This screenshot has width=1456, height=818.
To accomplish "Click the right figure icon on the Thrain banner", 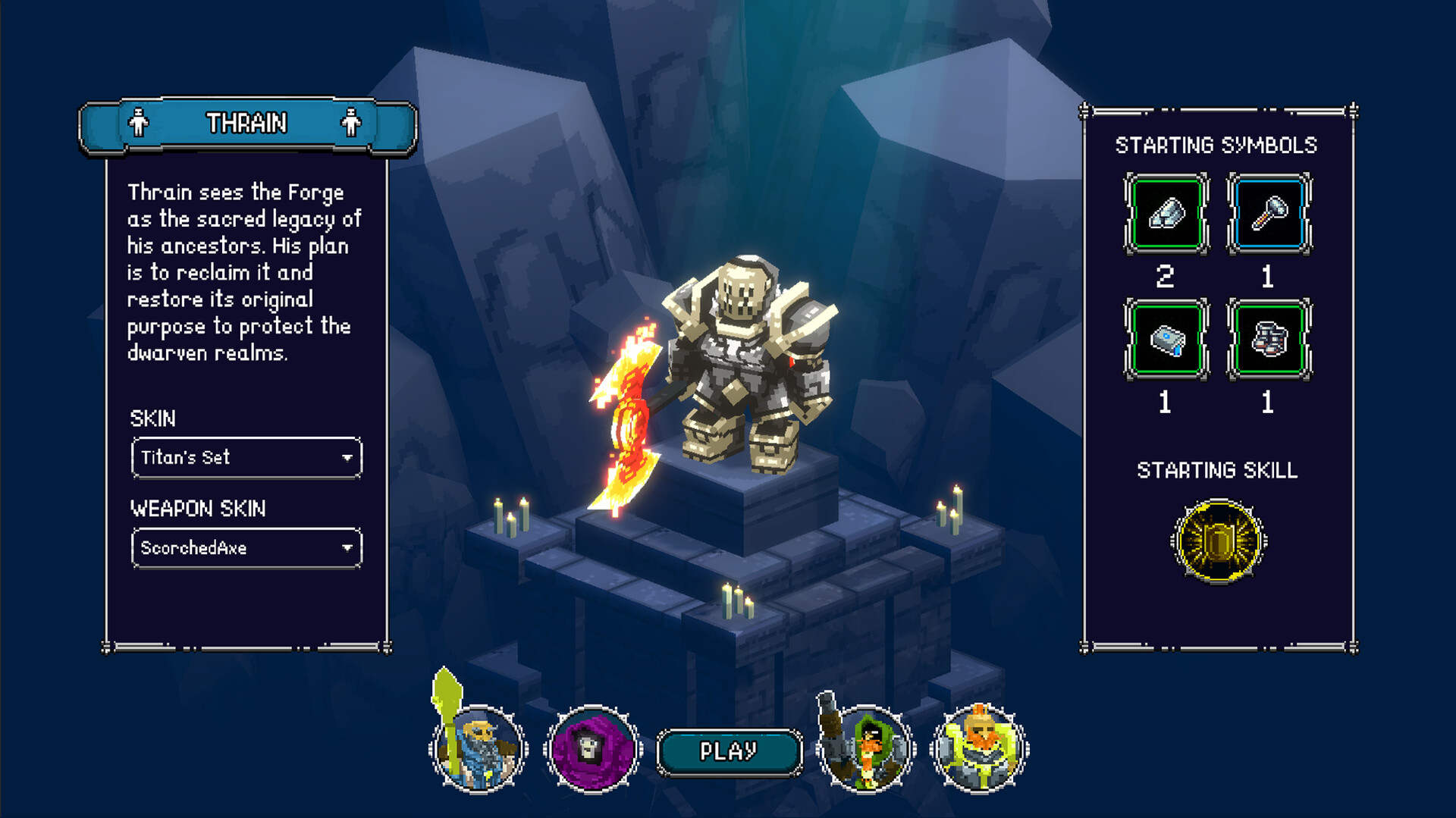I will click(350, 121).
